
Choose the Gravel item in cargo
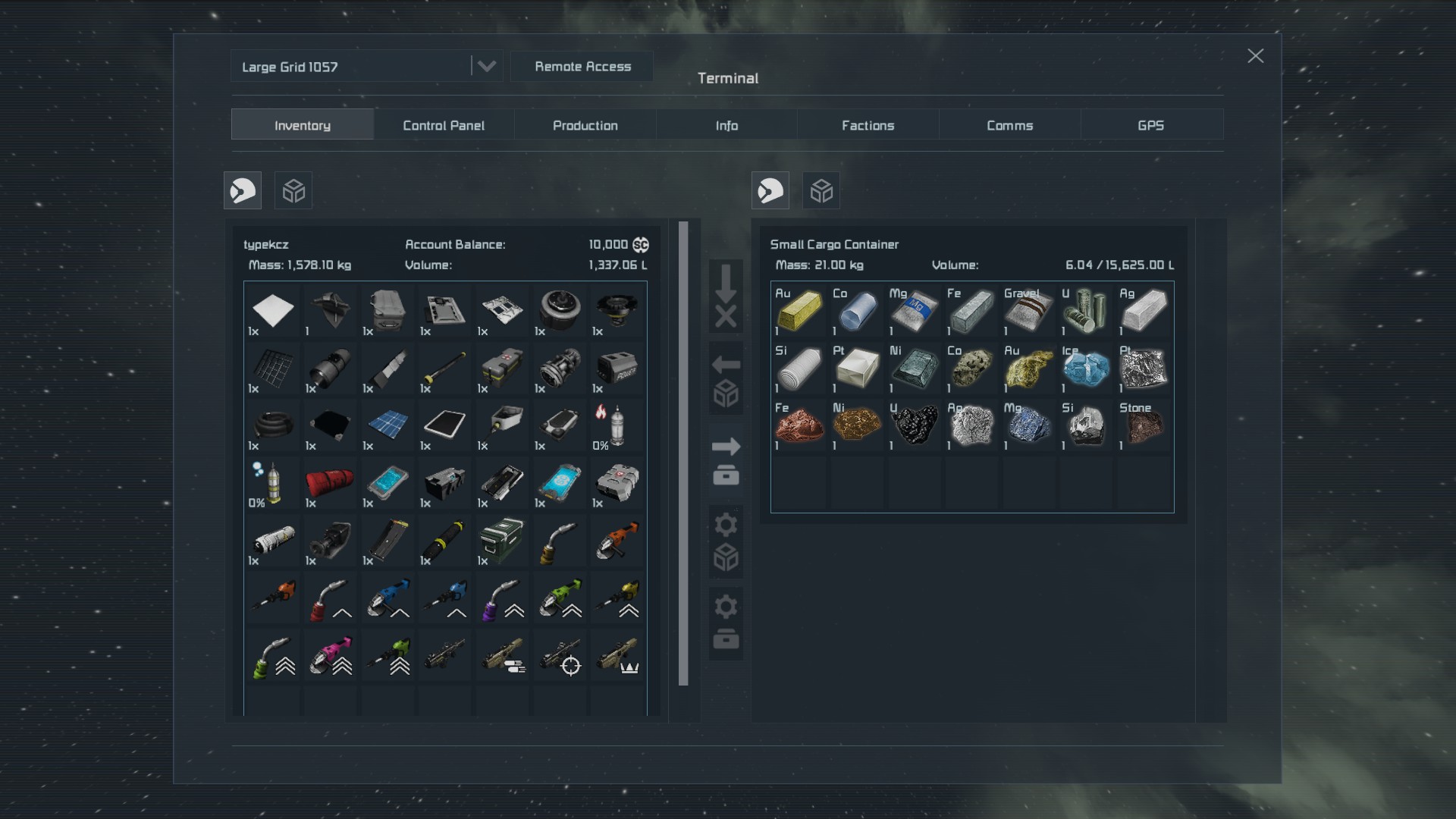tap(1028, 310)
